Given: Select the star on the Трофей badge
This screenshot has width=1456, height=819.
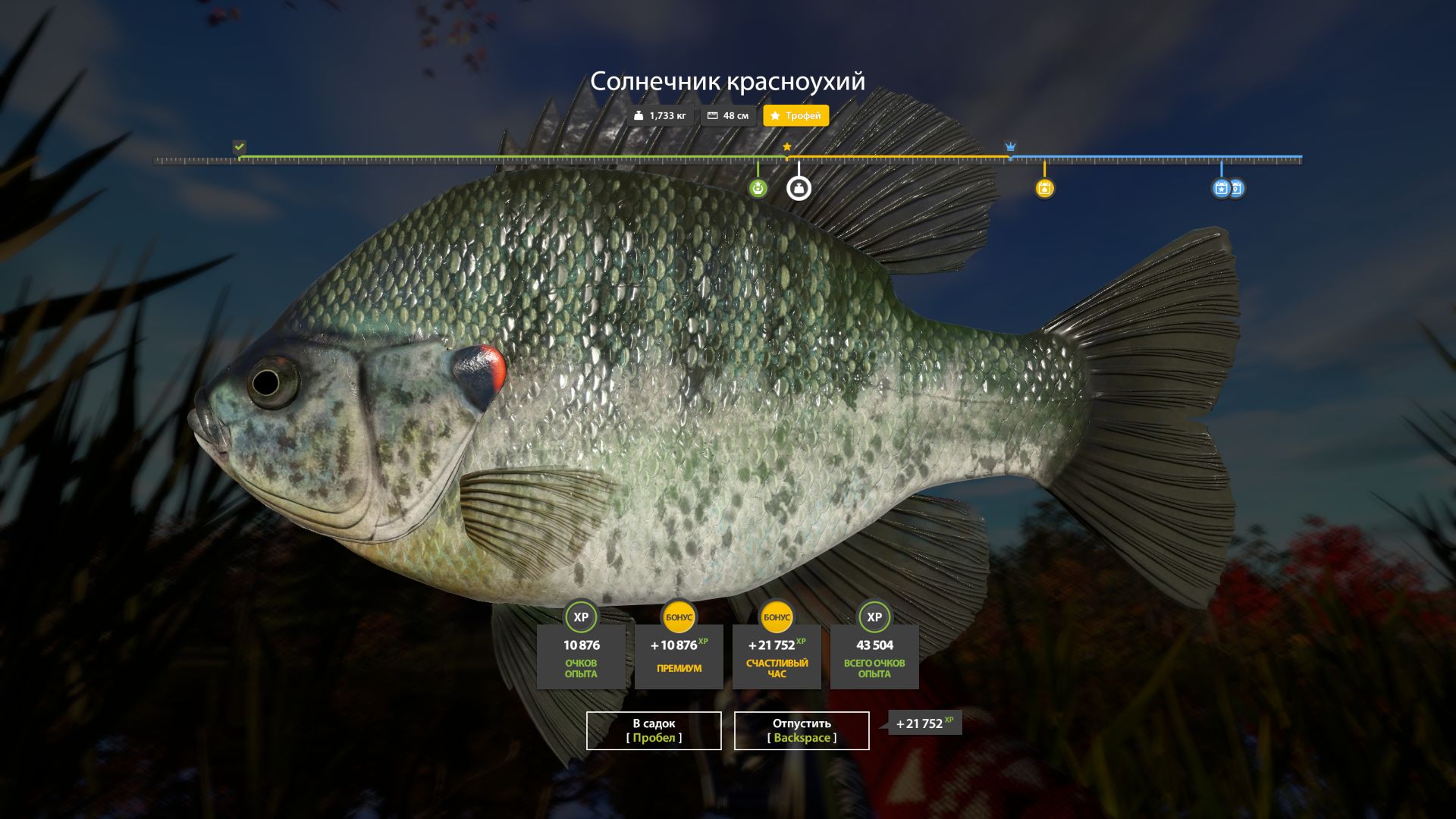Looking at the screenshot, I should [x=774, y=115].
